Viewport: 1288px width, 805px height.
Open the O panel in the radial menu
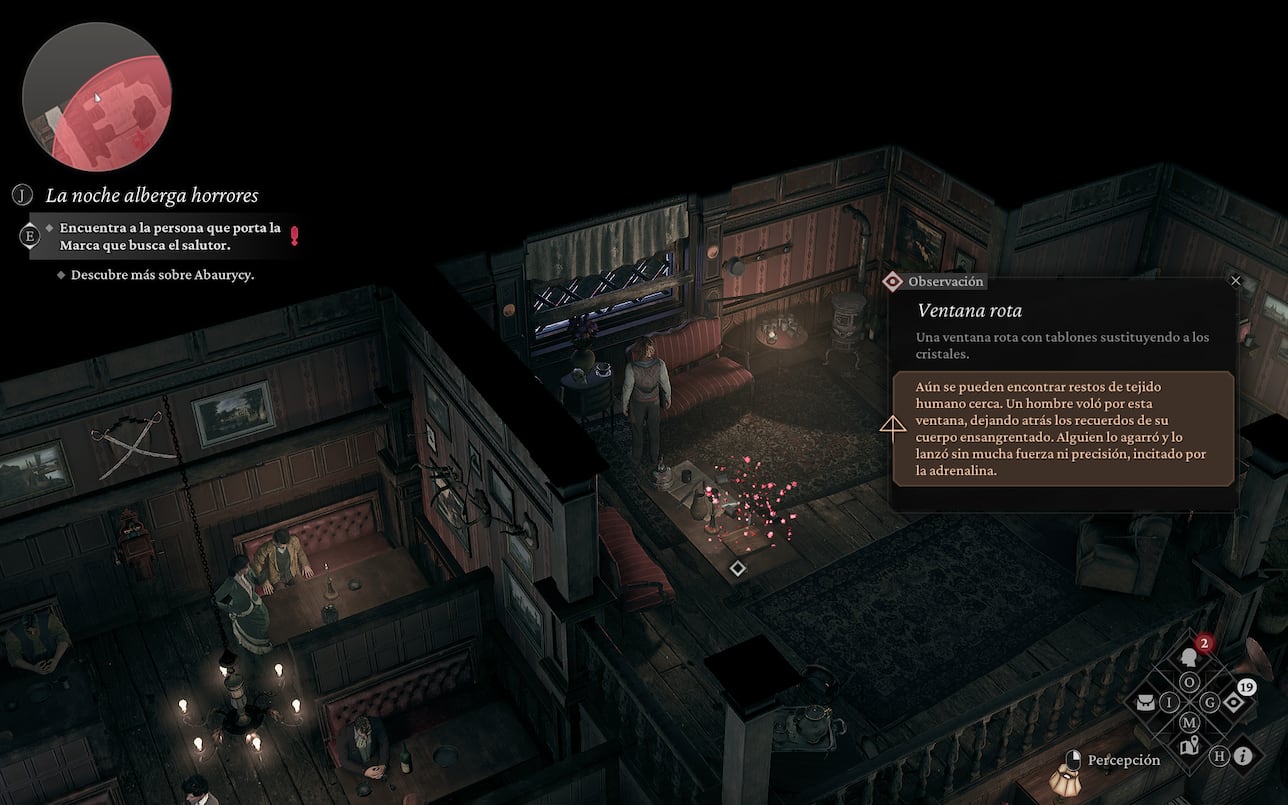tap(1189, 682)
